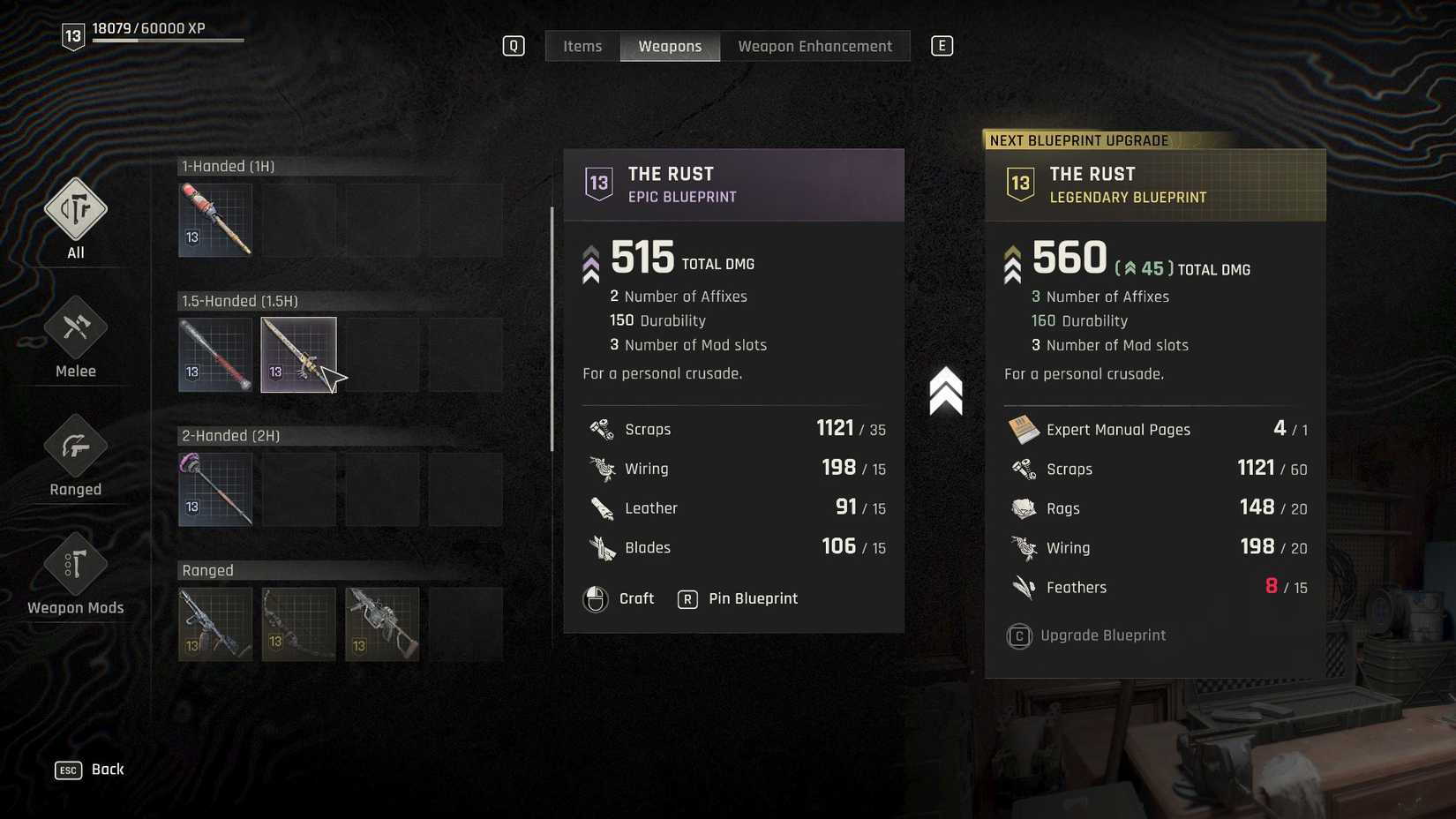
Task: Select the Weapons tab
Action: (x=670, y=46)
